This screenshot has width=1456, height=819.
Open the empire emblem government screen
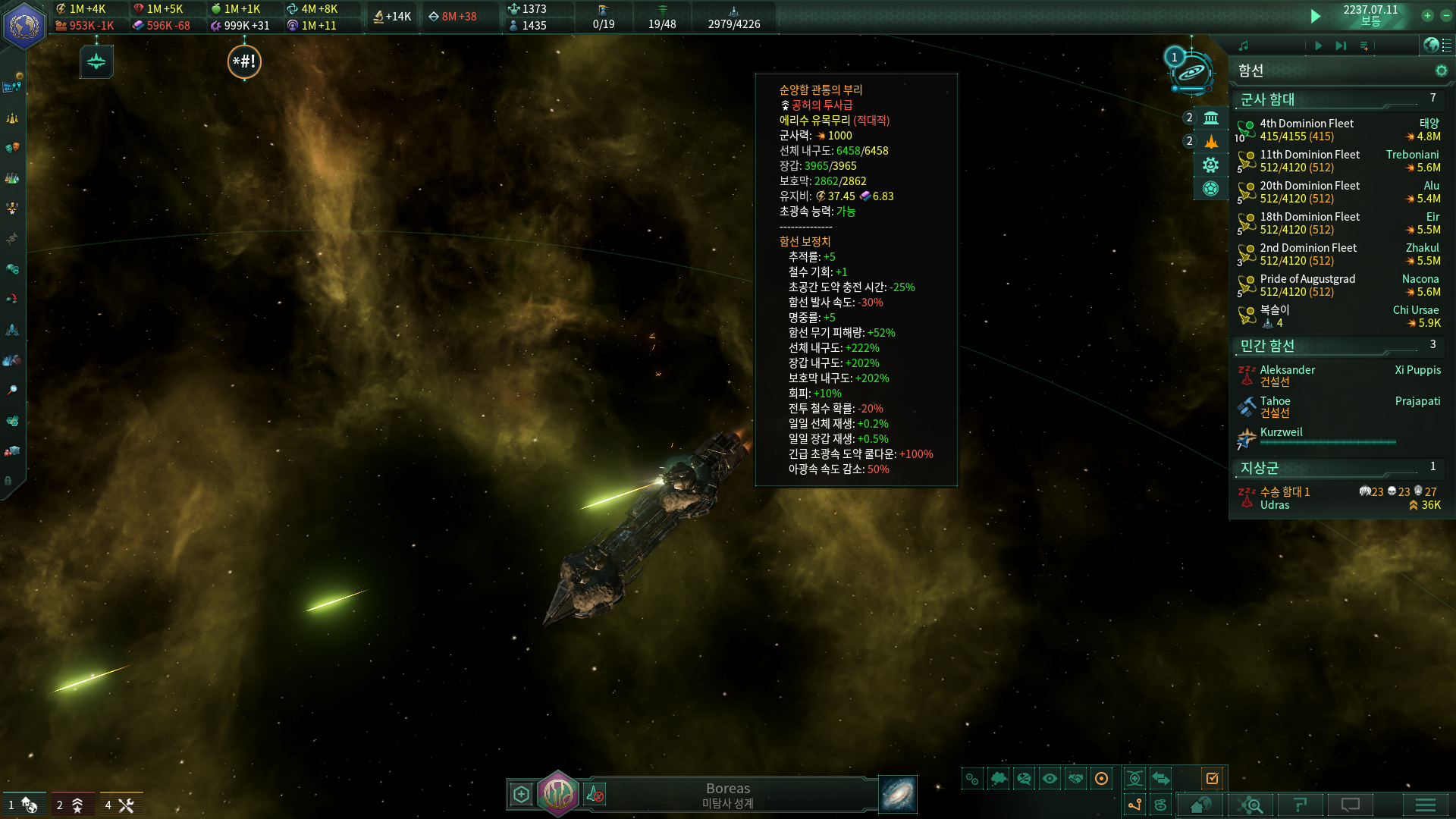[x=24, y=25]
